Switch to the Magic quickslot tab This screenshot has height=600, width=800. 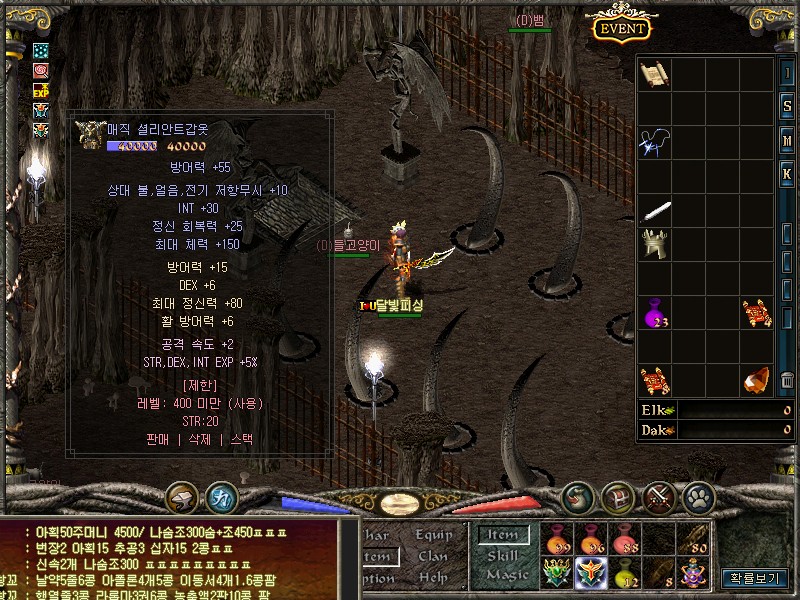point(507,575)
